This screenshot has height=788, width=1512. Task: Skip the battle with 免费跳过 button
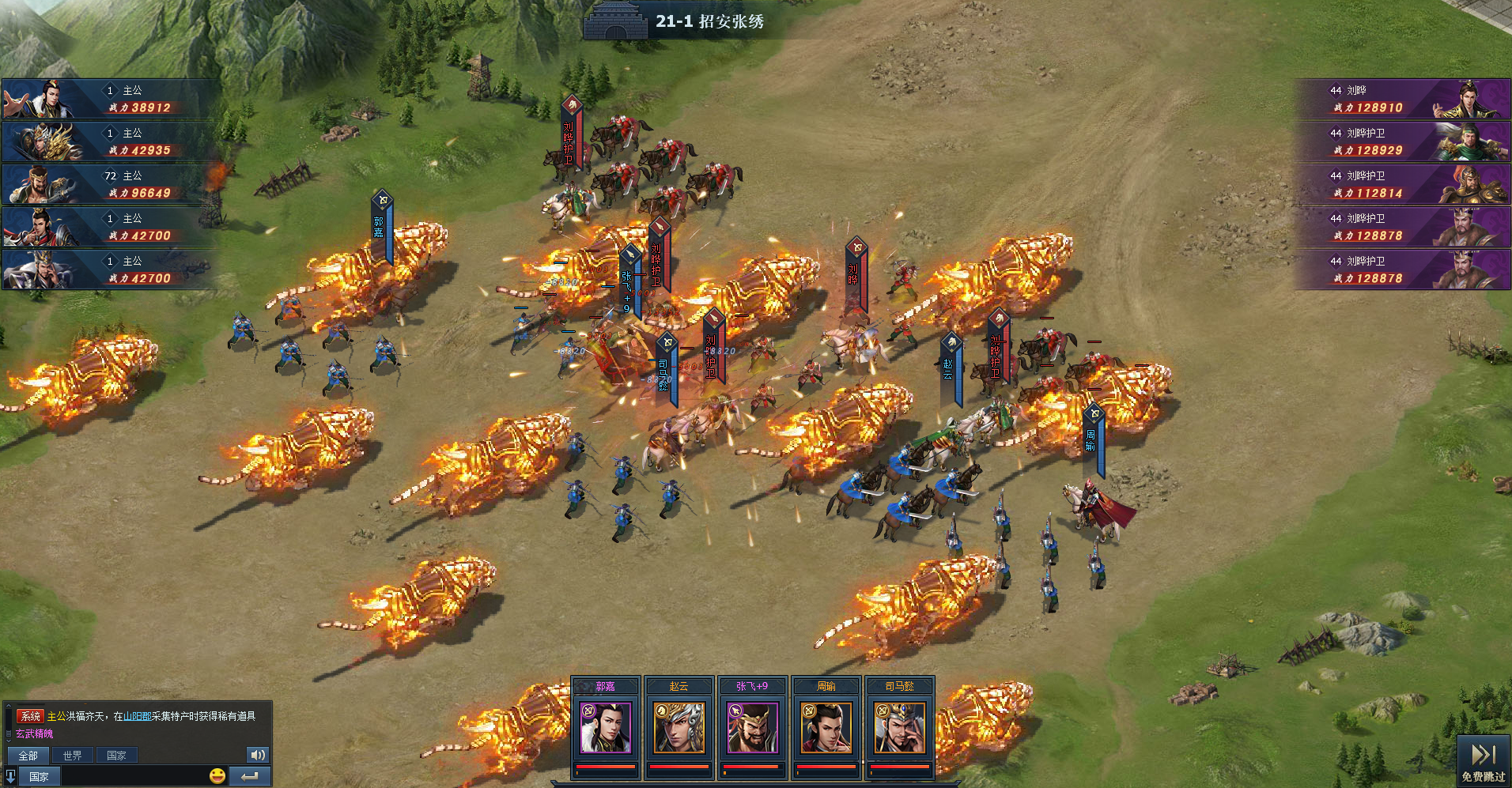1484,761
